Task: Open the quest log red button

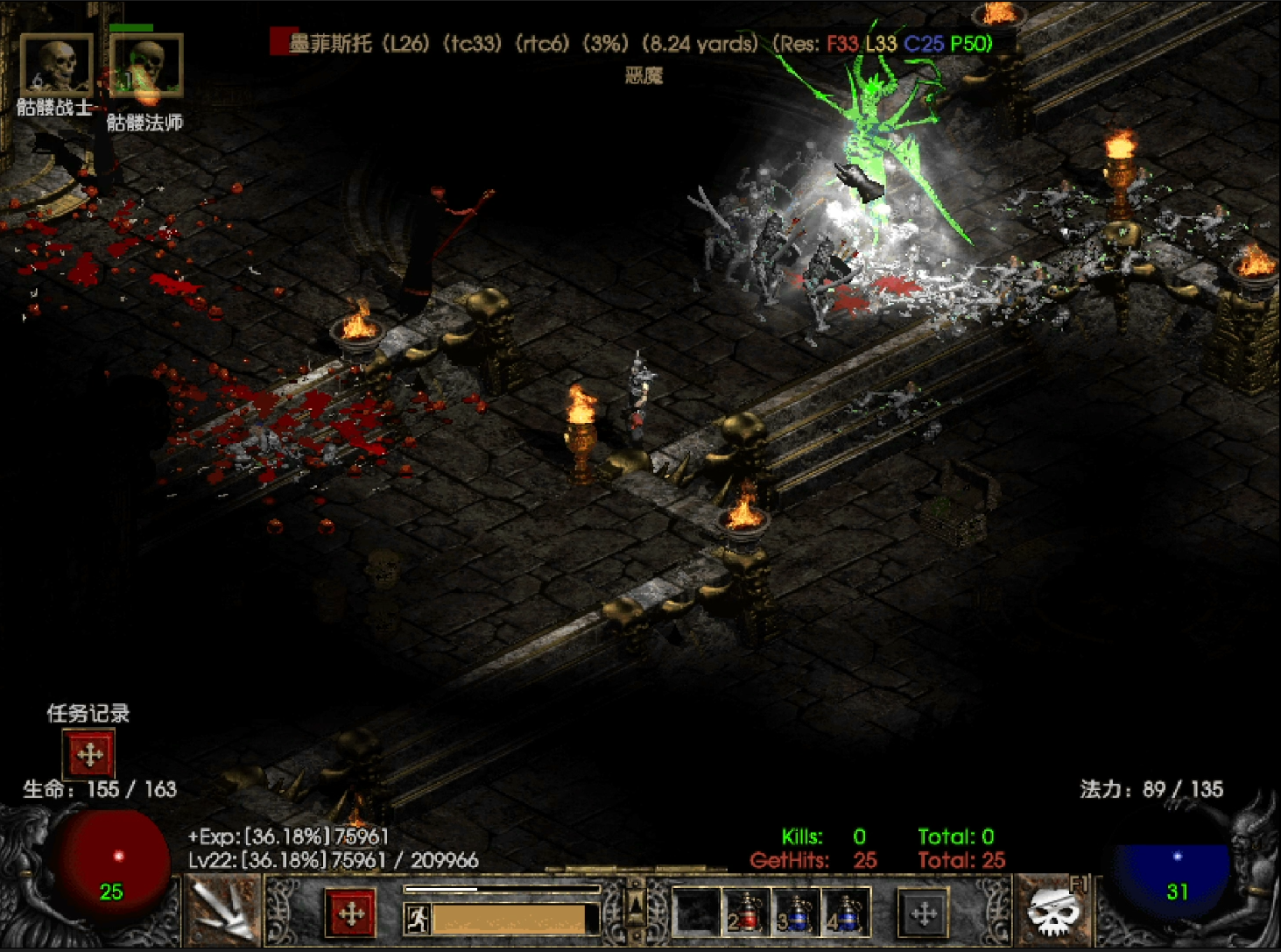Action: [x=89, y=753]
